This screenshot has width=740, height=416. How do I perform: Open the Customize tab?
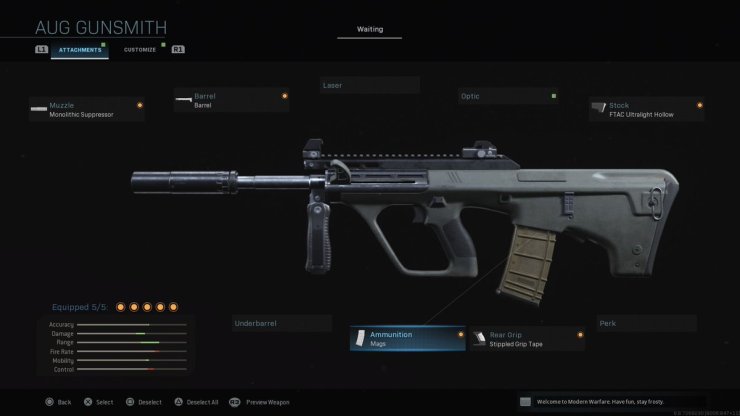tap(139, 48)
